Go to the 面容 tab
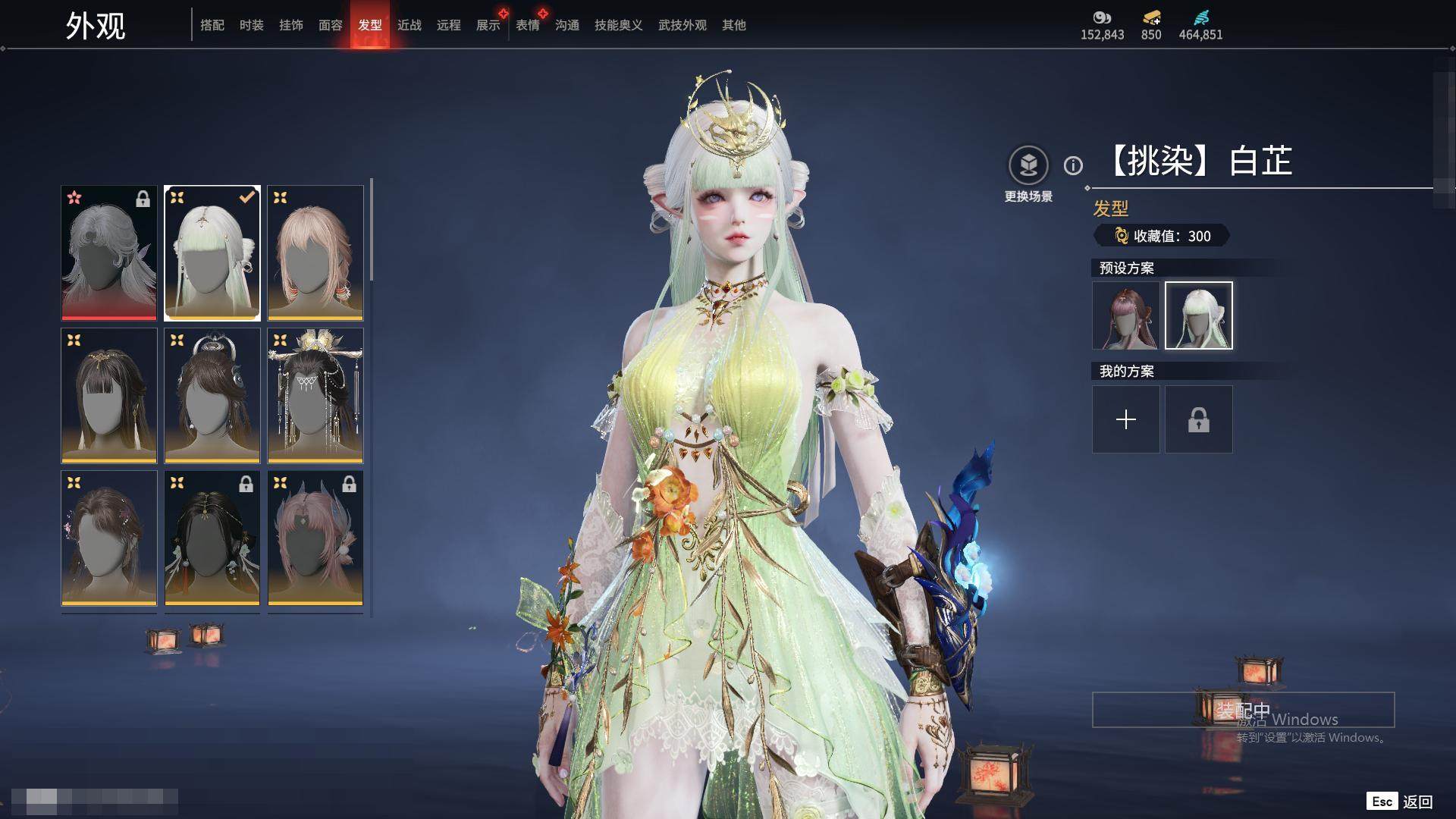This screenshot has width=1456, height=819. 331,25
